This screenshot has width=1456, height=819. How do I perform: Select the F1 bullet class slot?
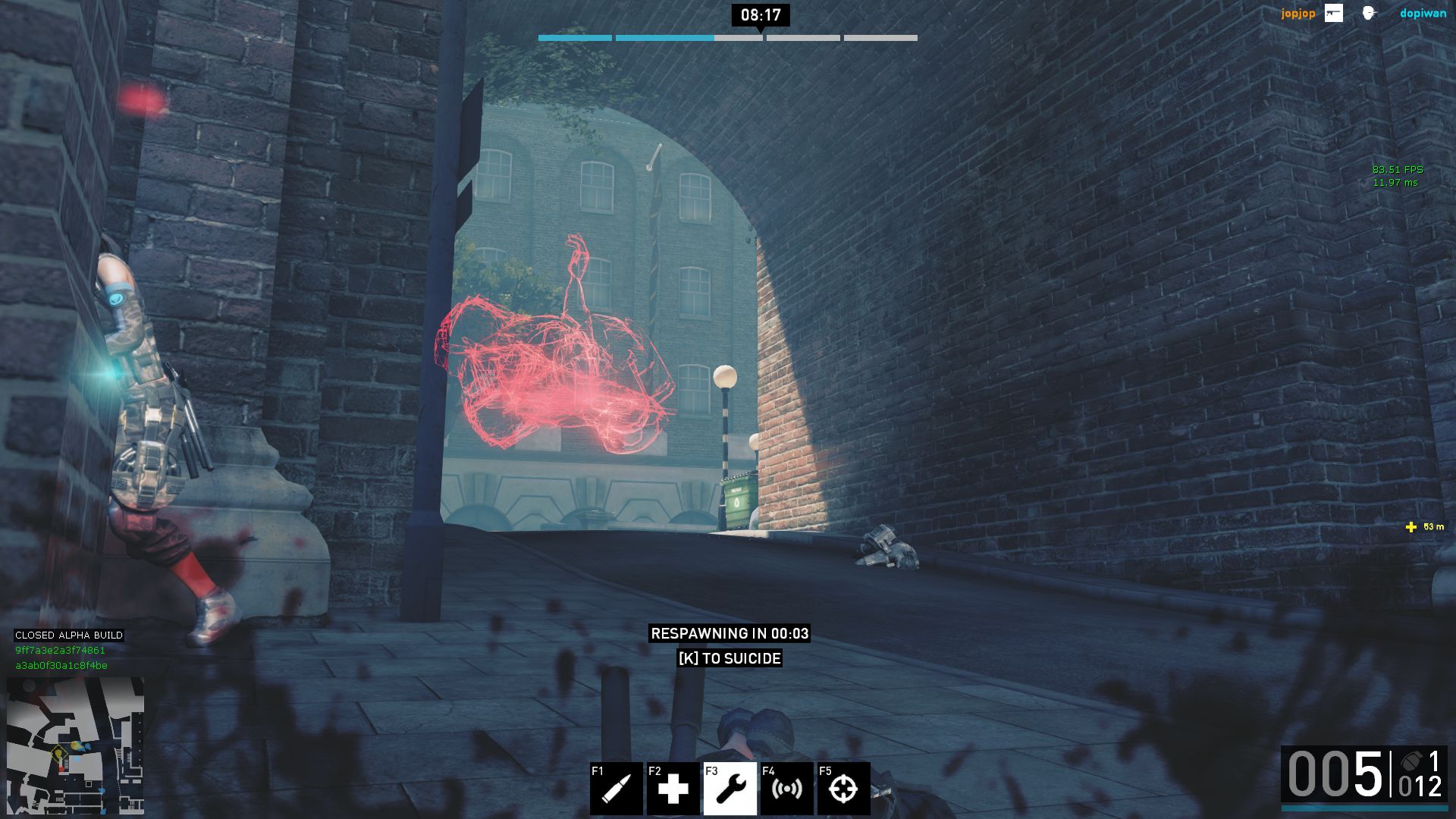[616, 789]
